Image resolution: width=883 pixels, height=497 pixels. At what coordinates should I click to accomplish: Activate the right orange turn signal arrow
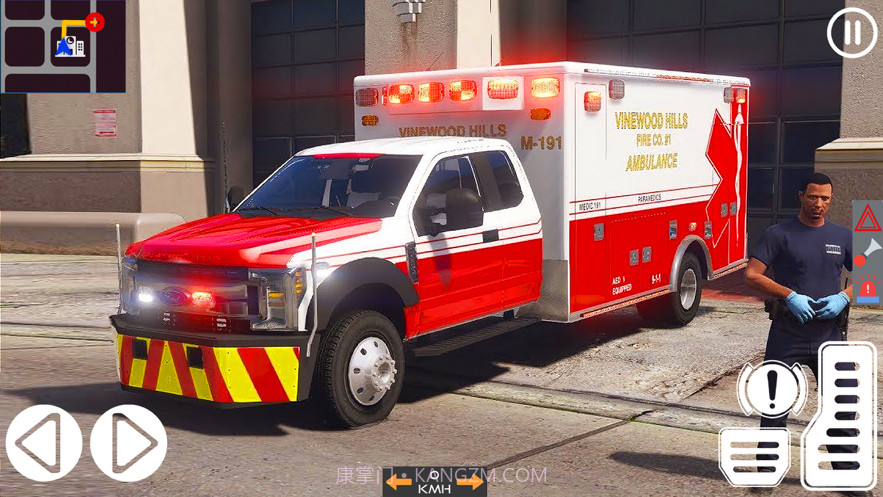pos(471,483)
